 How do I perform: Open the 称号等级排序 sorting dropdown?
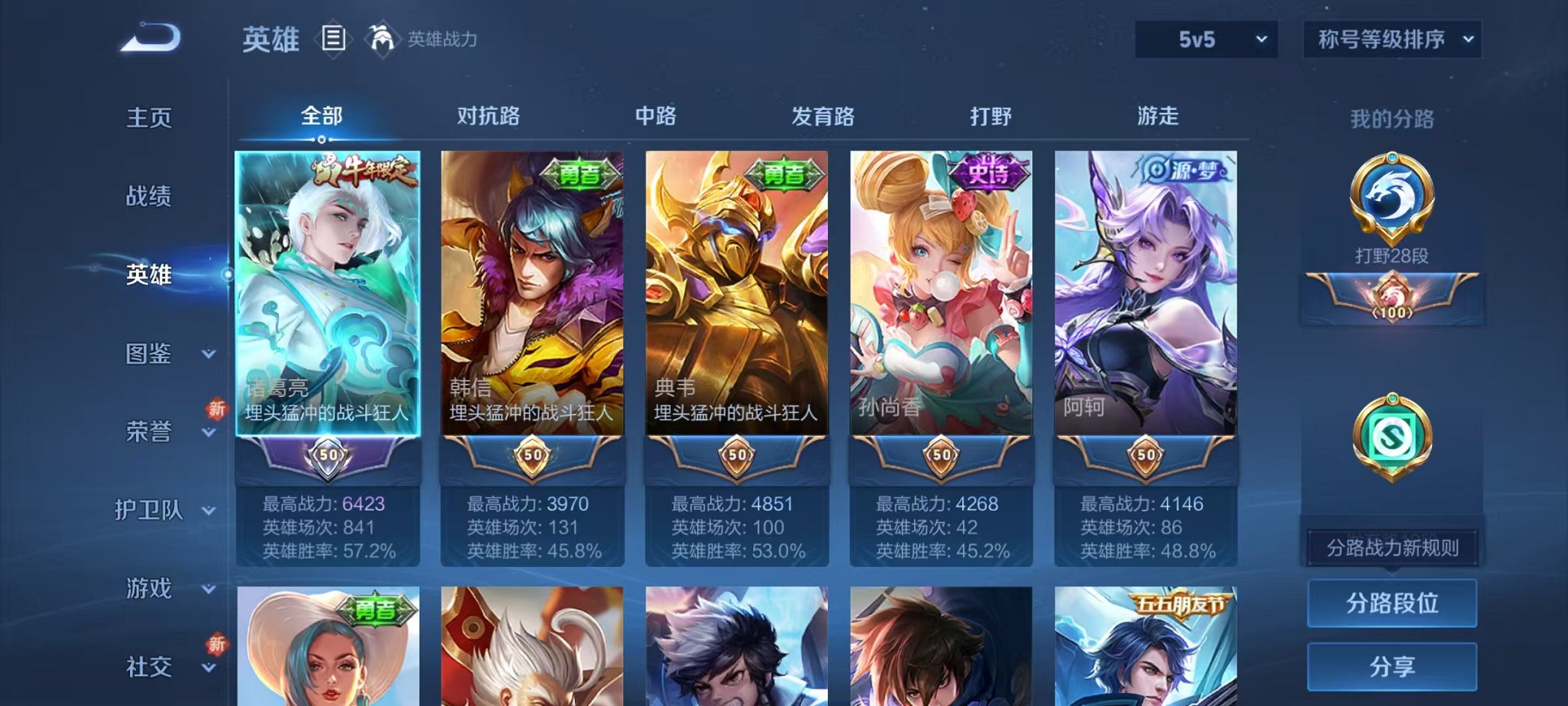(1390, 40)
